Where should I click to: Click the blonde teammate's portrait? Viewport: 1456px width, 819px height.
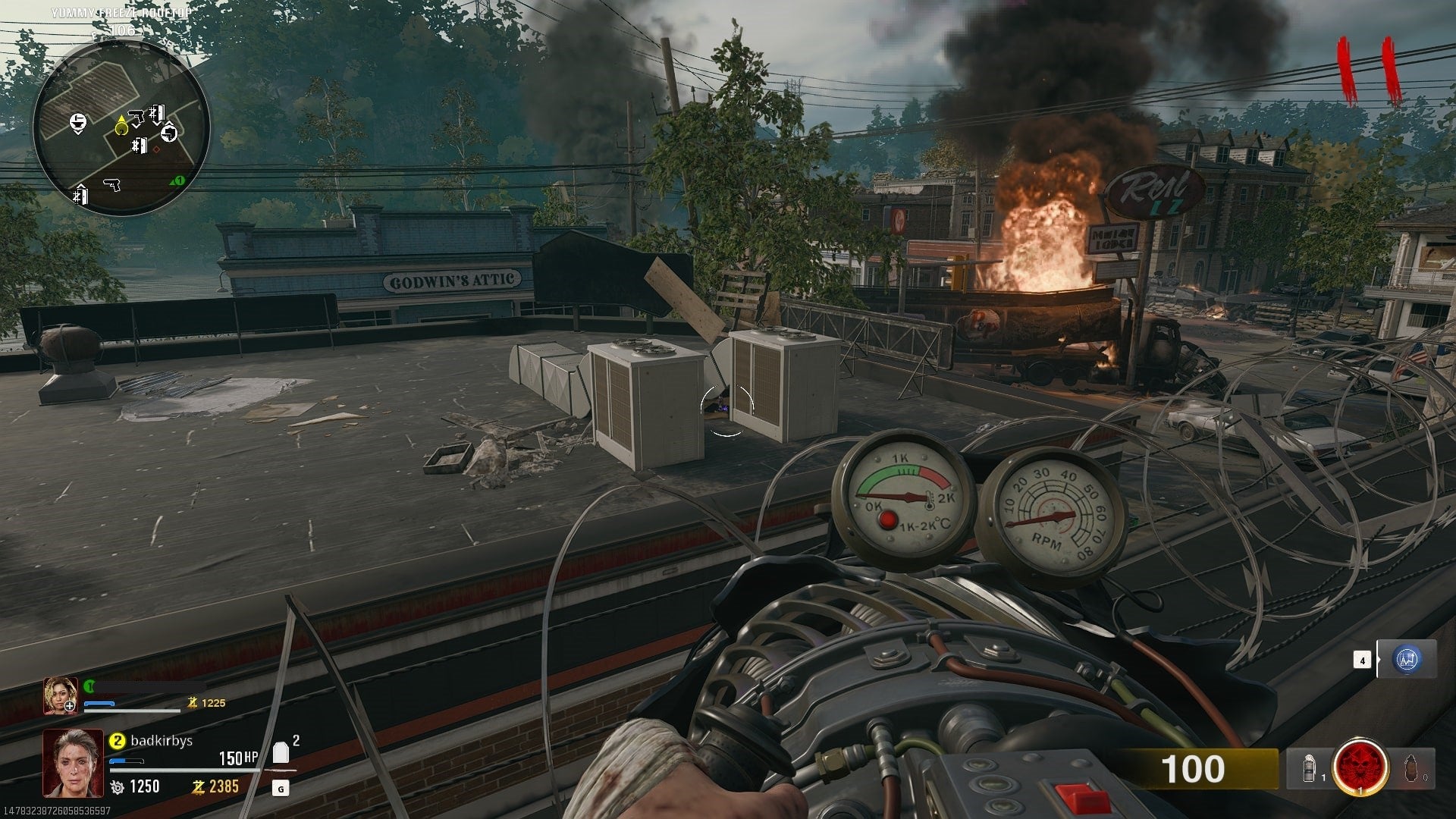coord(60,695)
